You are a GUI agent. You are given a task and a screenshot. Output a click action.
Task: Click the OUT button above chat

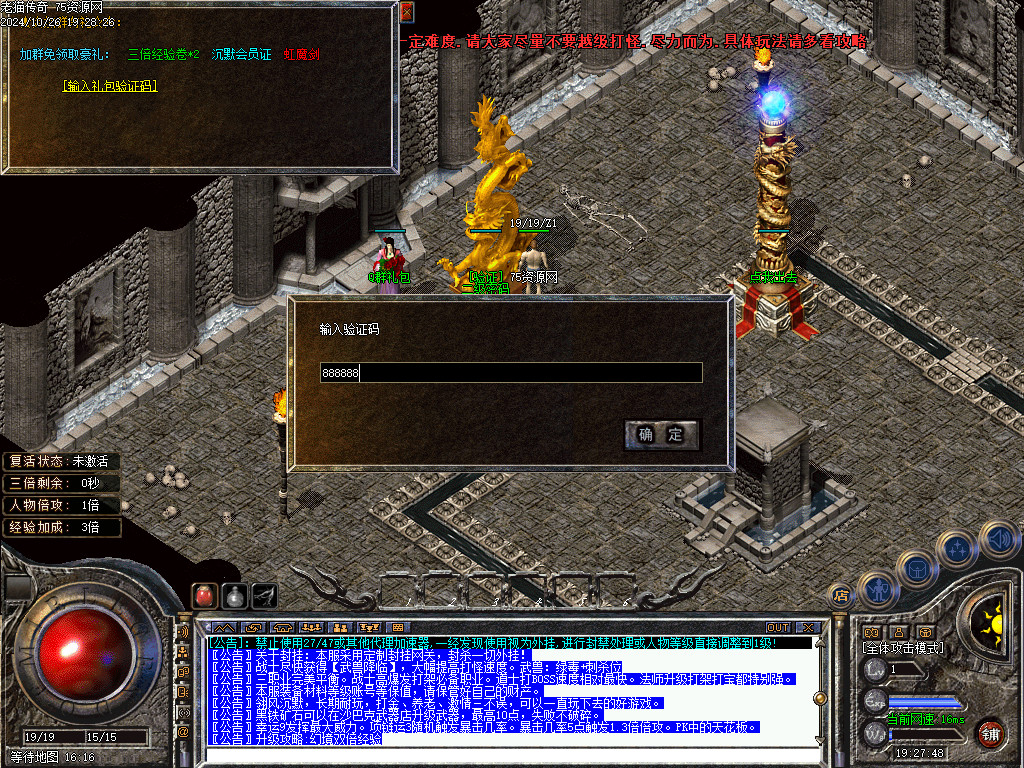[778, 627]
